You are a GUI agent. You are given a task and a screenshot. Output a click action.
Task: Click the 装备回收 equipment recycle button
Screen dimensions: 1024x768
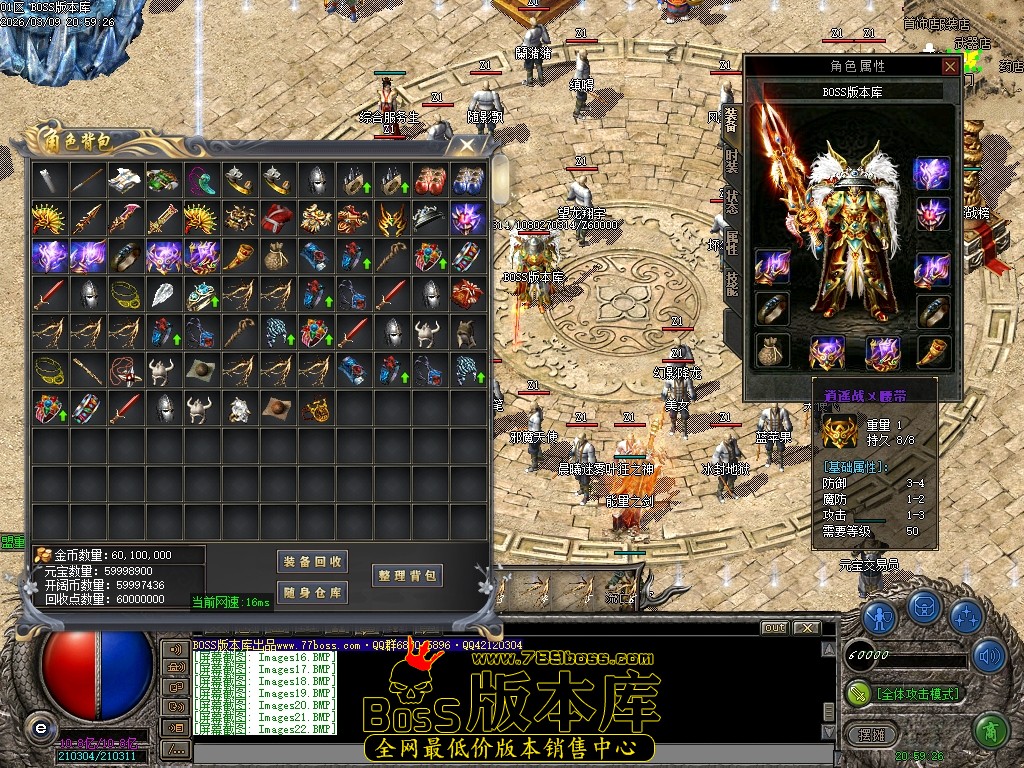click(x=312, y=562)
